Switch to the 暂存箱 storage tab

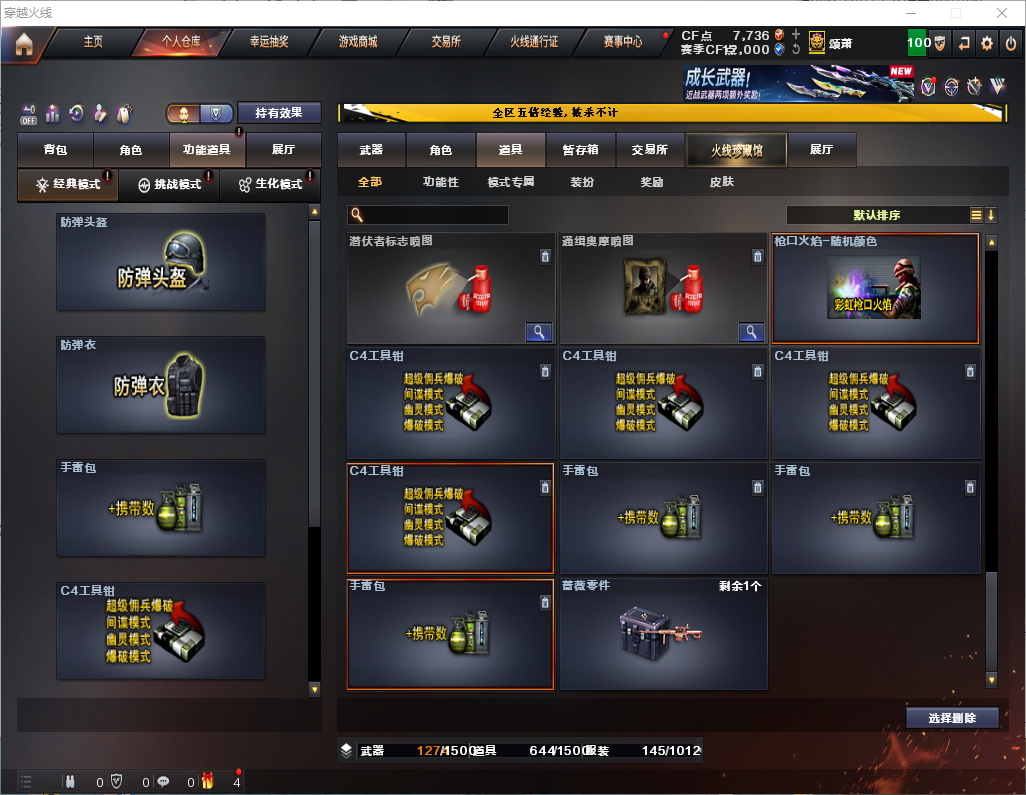tap(581, 150)
